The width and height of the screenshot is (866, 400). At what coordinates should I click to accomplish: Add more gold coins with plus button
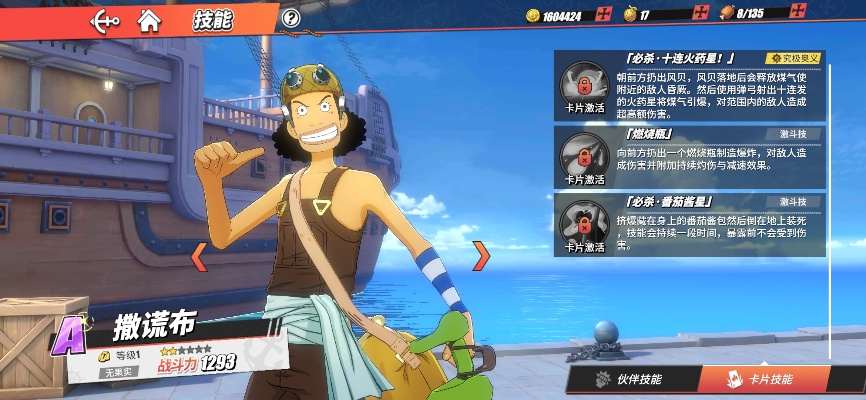click(x=603, y=14)
